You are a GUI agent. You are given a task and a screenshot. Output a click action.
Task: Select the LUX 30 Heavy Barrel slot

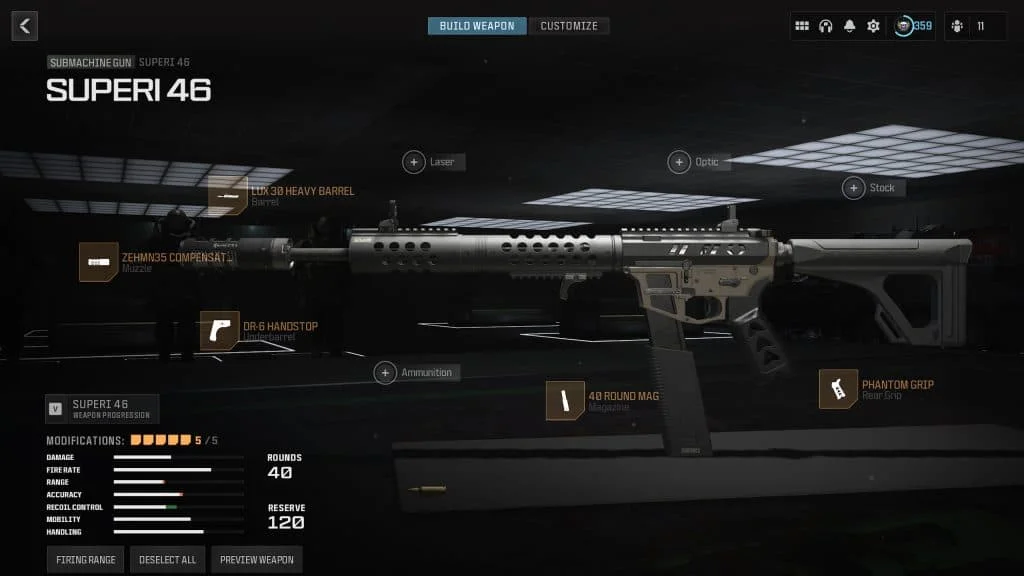point(228,196)
